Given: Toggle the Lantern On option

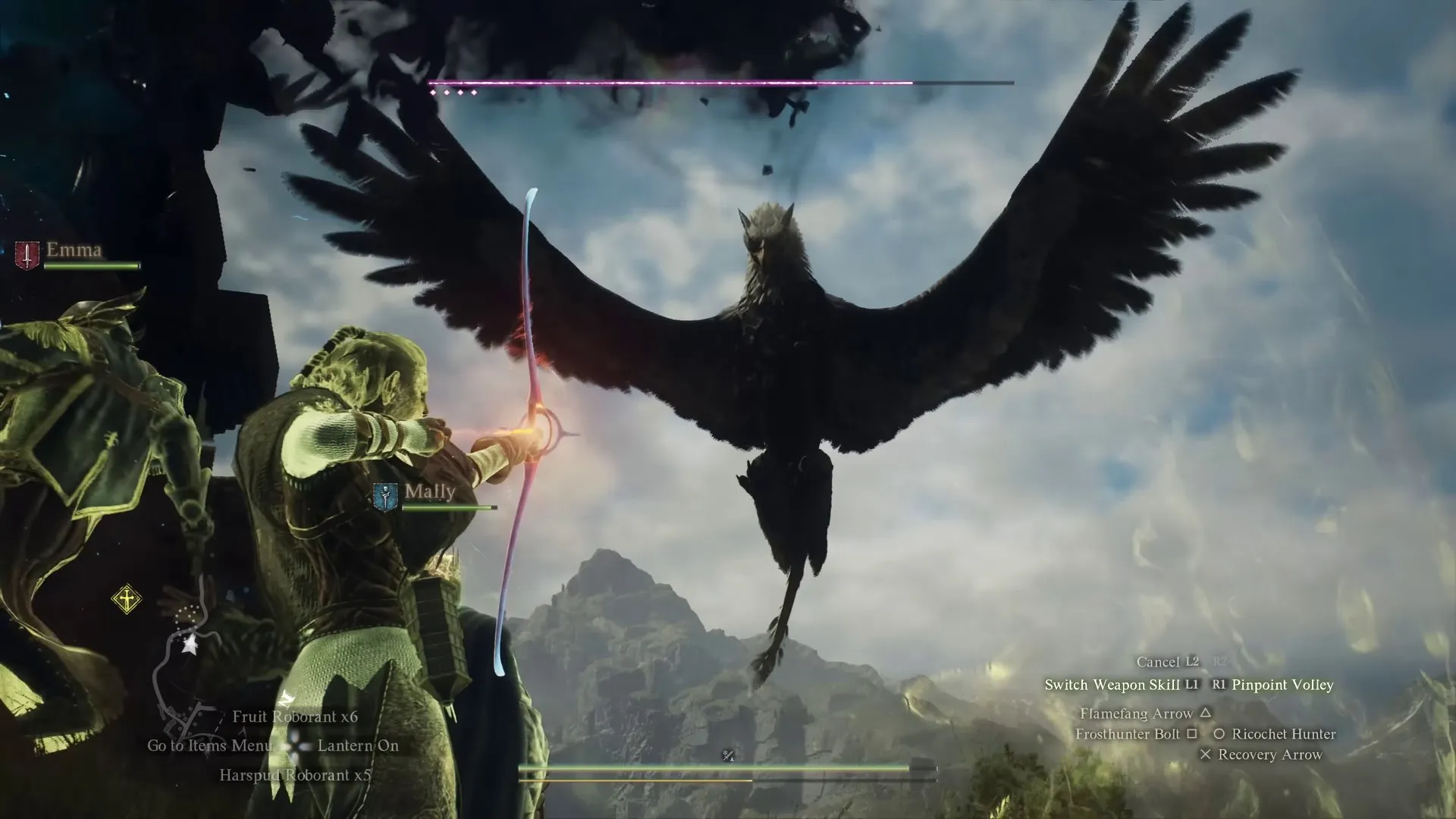Looking at the screenshot, I should pyautogui.click(x=358, y=745).
